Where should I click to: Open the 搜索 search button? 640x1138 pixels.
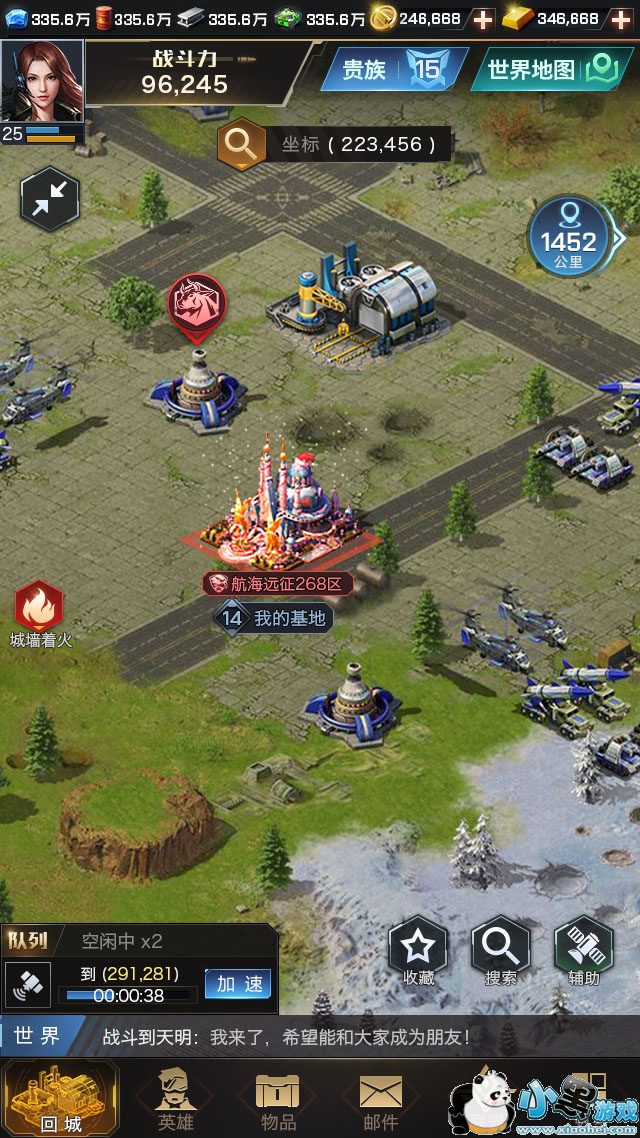point(500,951)
